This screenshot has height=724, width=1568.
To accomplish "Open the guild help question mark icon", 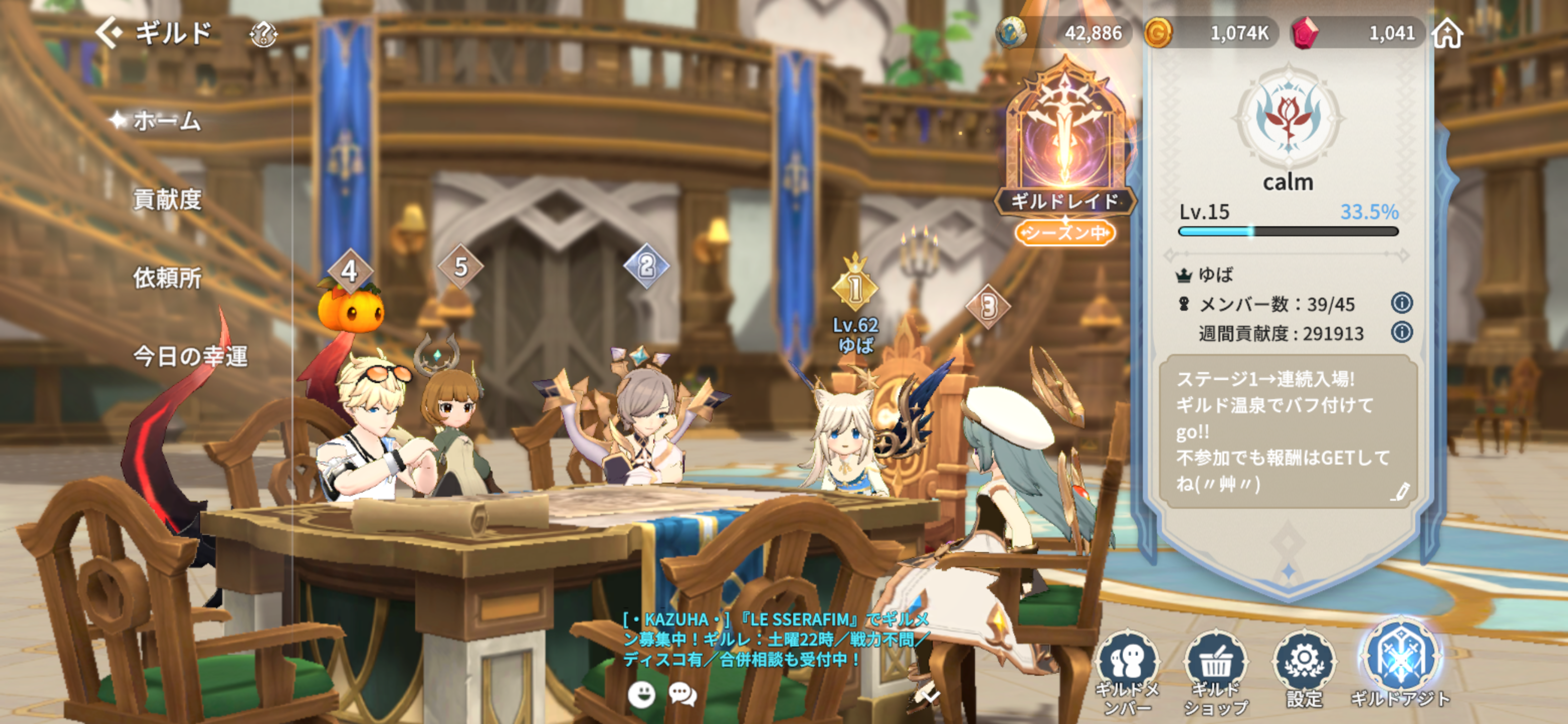I will tap(263, 34).
